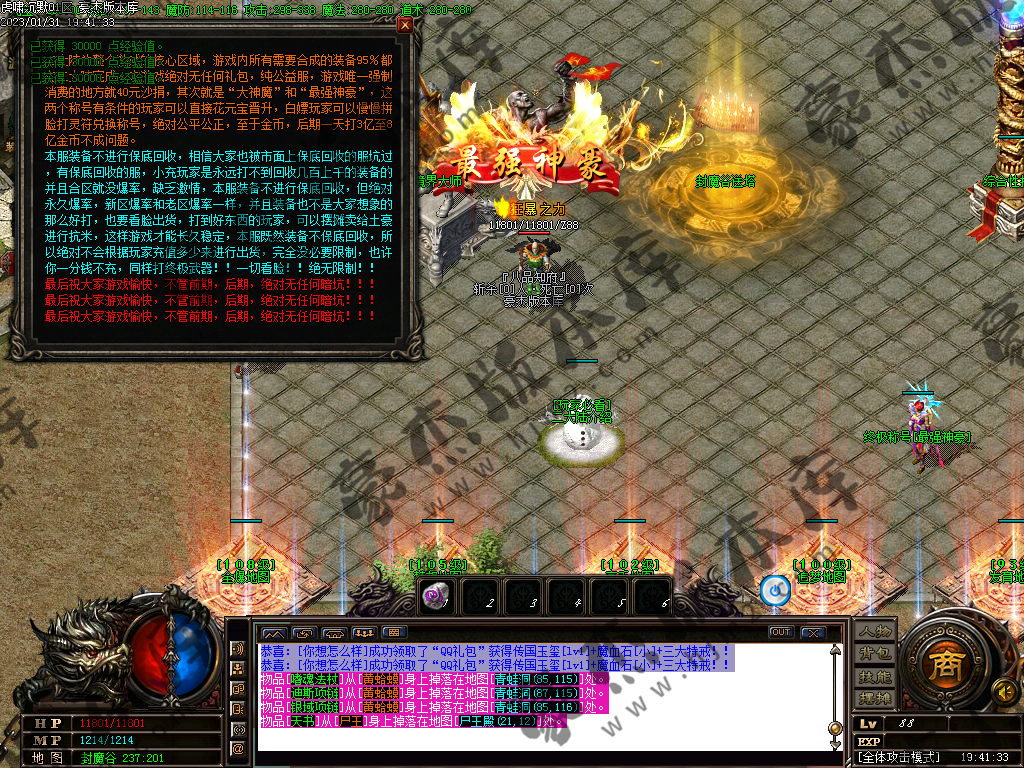Click the @ chat channel icon
The image size is (1024, 768).
tap(239, 748)
